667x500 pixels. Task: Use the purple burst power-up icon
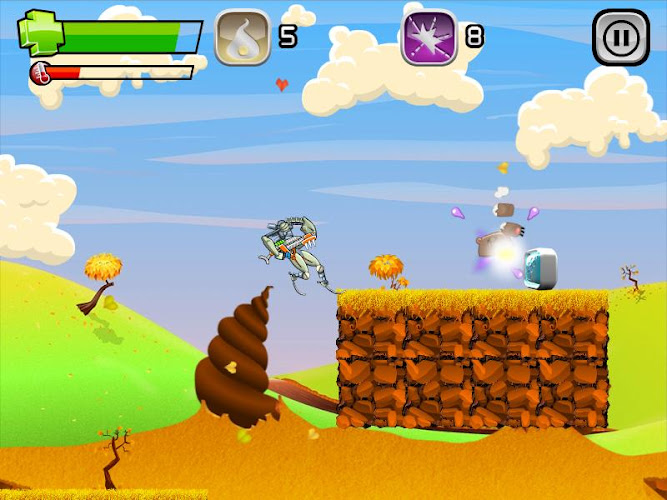[x=429, y=38]
